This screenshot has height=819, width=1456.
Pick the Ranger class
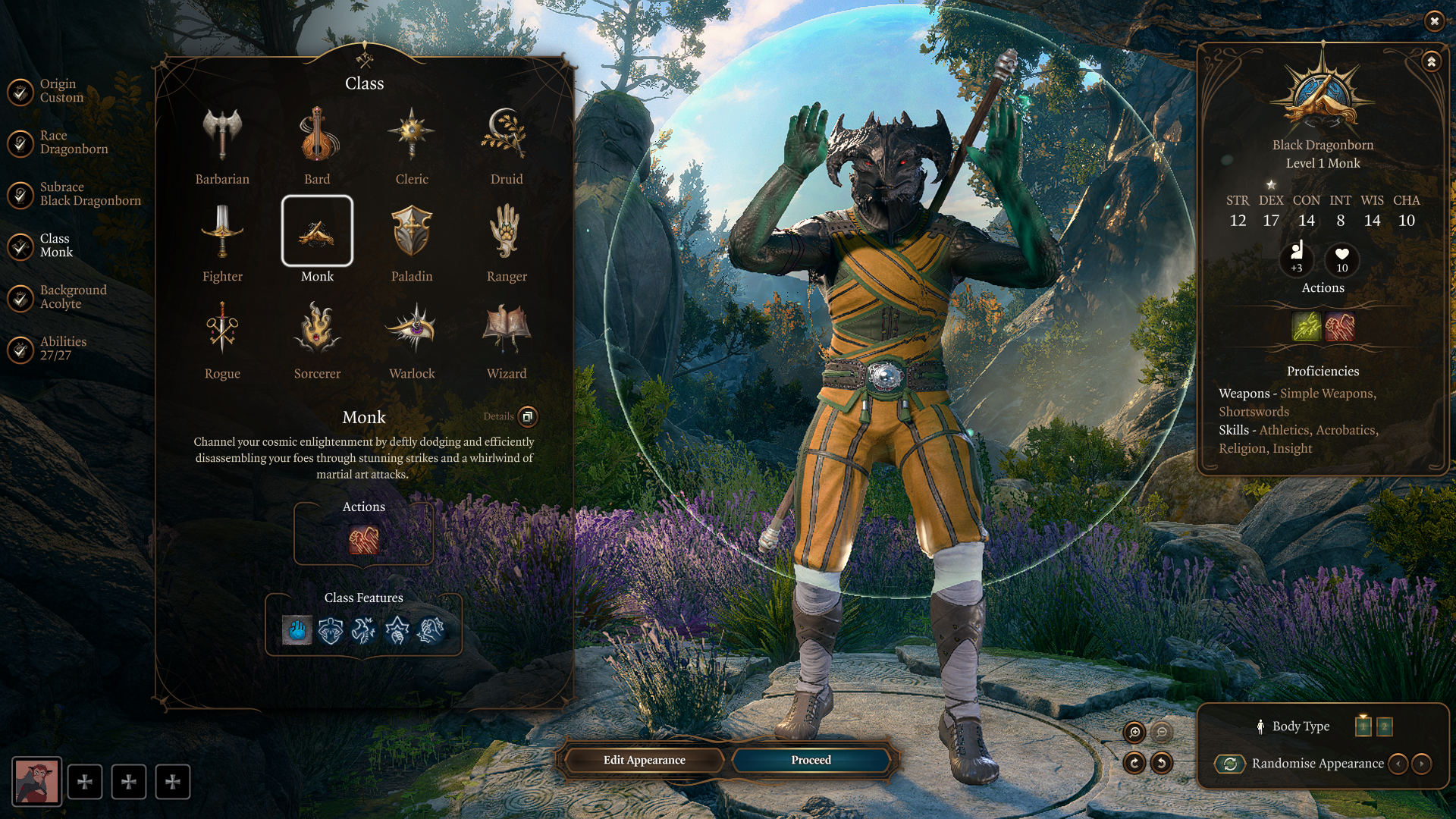(507, 233)
